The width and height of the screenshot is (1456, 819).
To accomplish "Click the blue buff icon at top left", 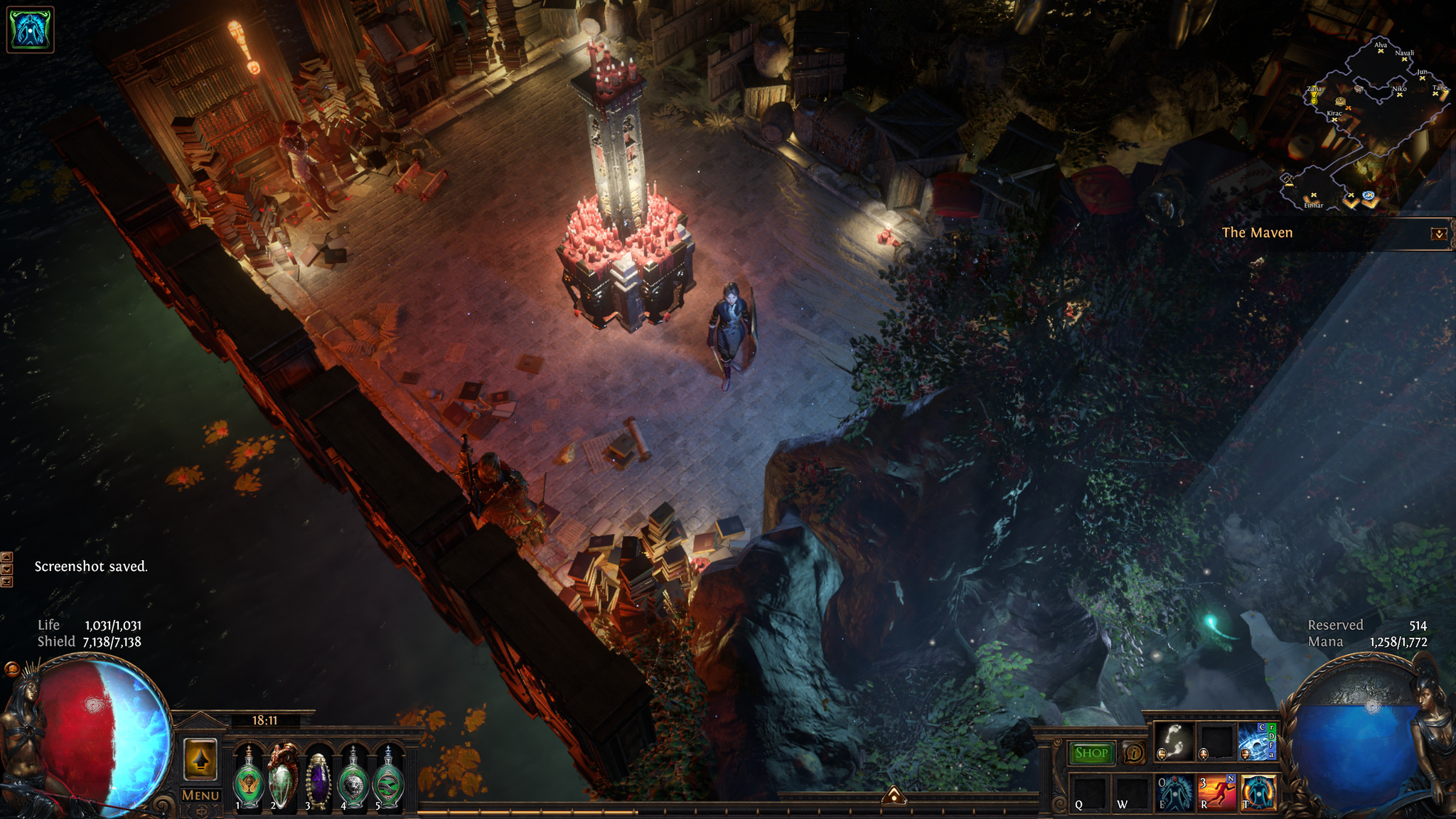I will click(x=30, y=30).
